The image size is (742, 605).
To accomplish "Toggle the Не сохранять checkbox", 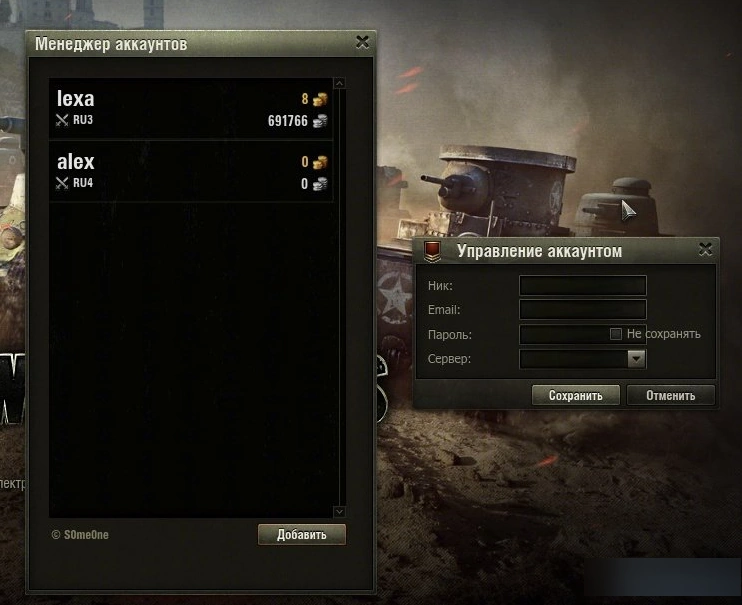I will click(616, 334).
